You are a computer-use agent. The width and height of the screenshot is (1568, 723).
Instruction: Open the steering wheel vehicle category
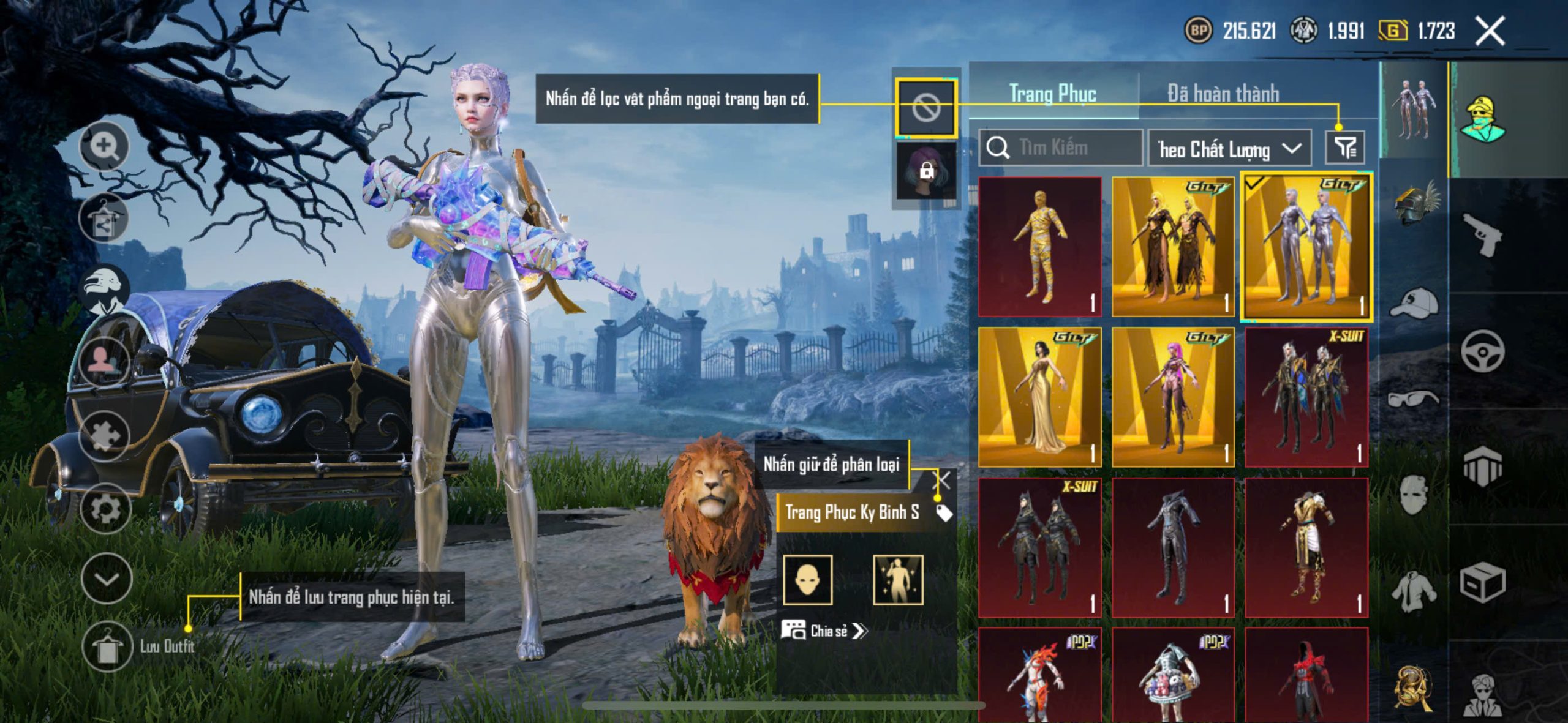click(x=1482, y=351)
